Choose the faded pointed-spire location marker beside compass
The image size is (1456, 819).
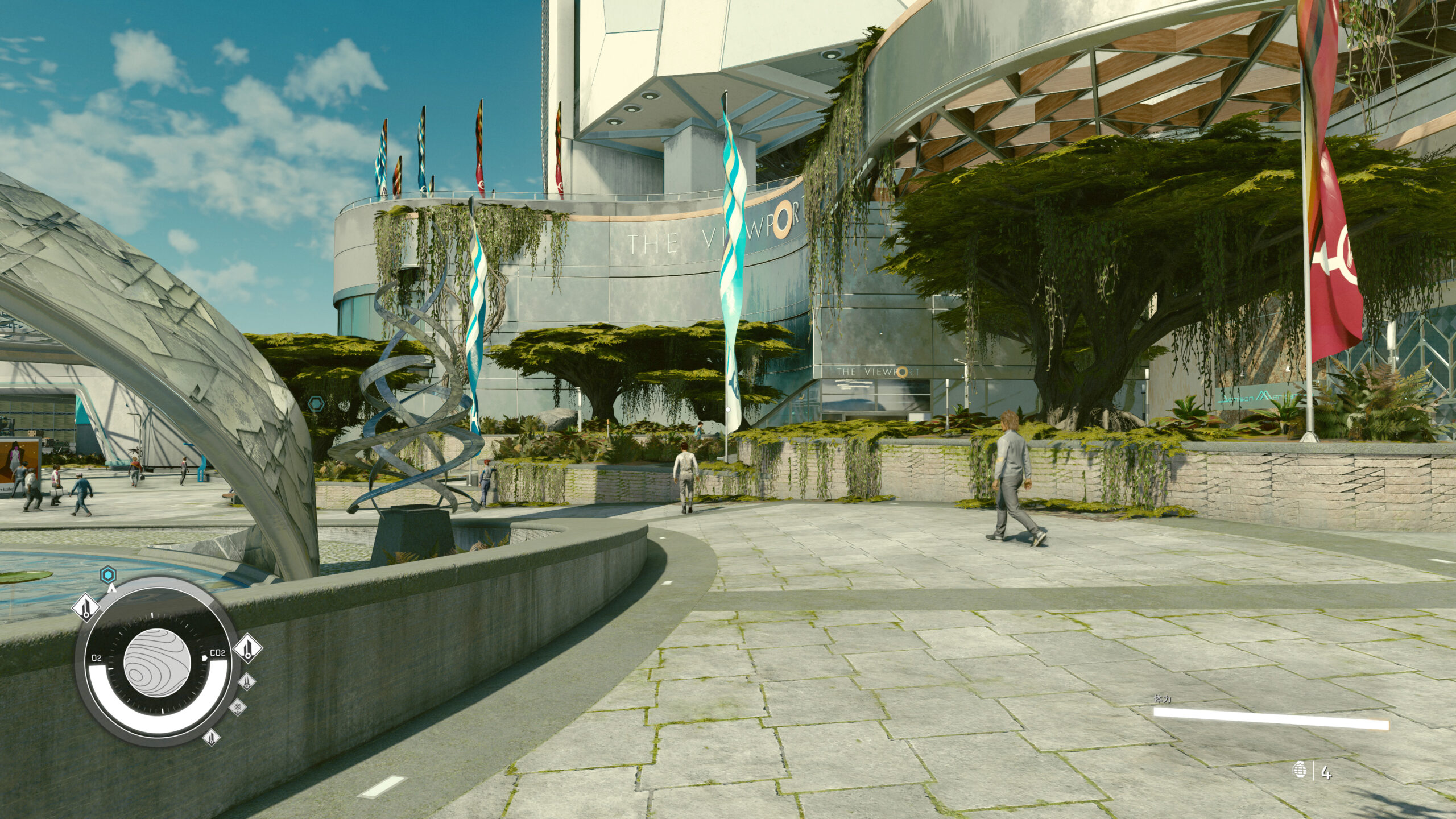246,681
